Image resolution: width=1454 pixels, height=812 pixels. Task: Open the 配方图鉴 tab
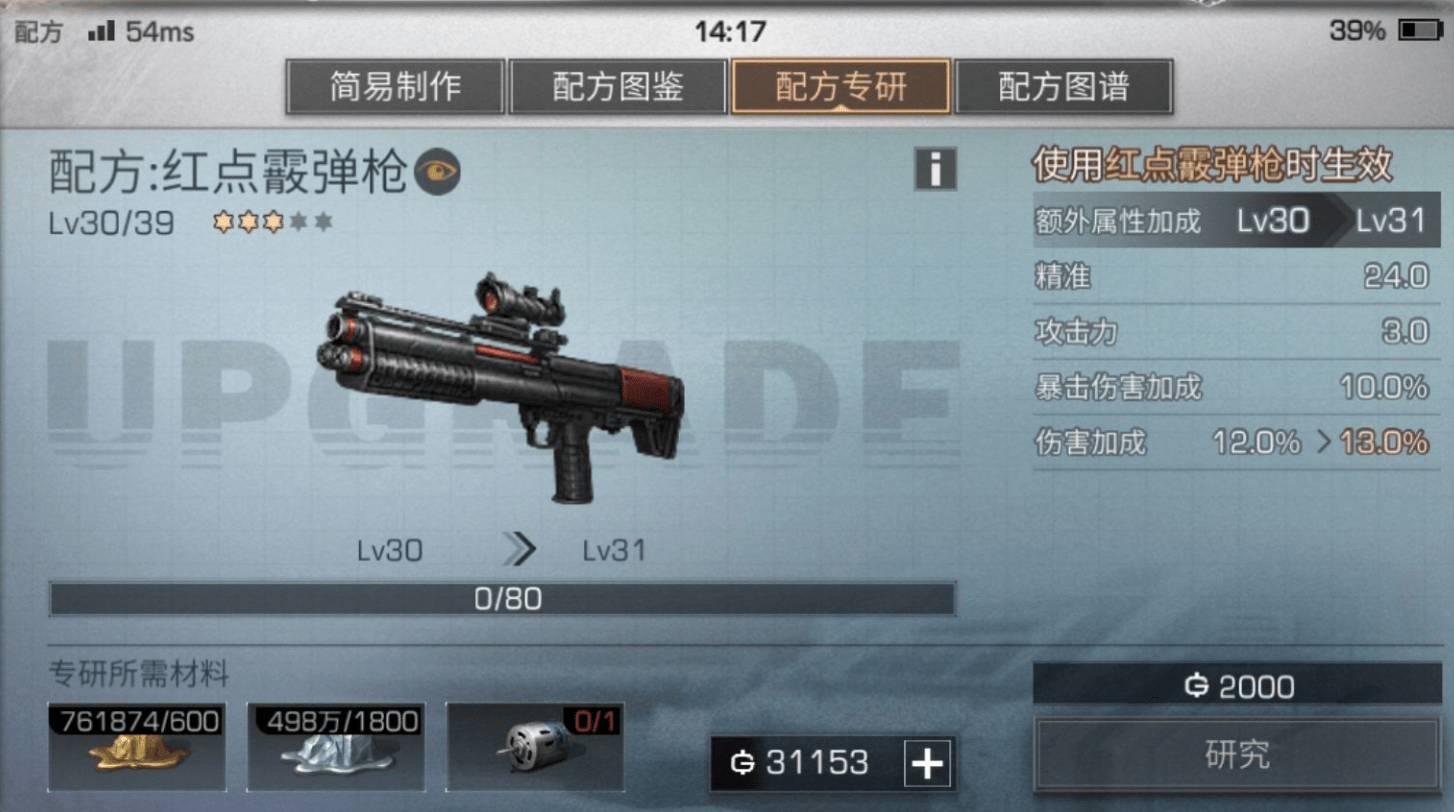coord(618,87)
